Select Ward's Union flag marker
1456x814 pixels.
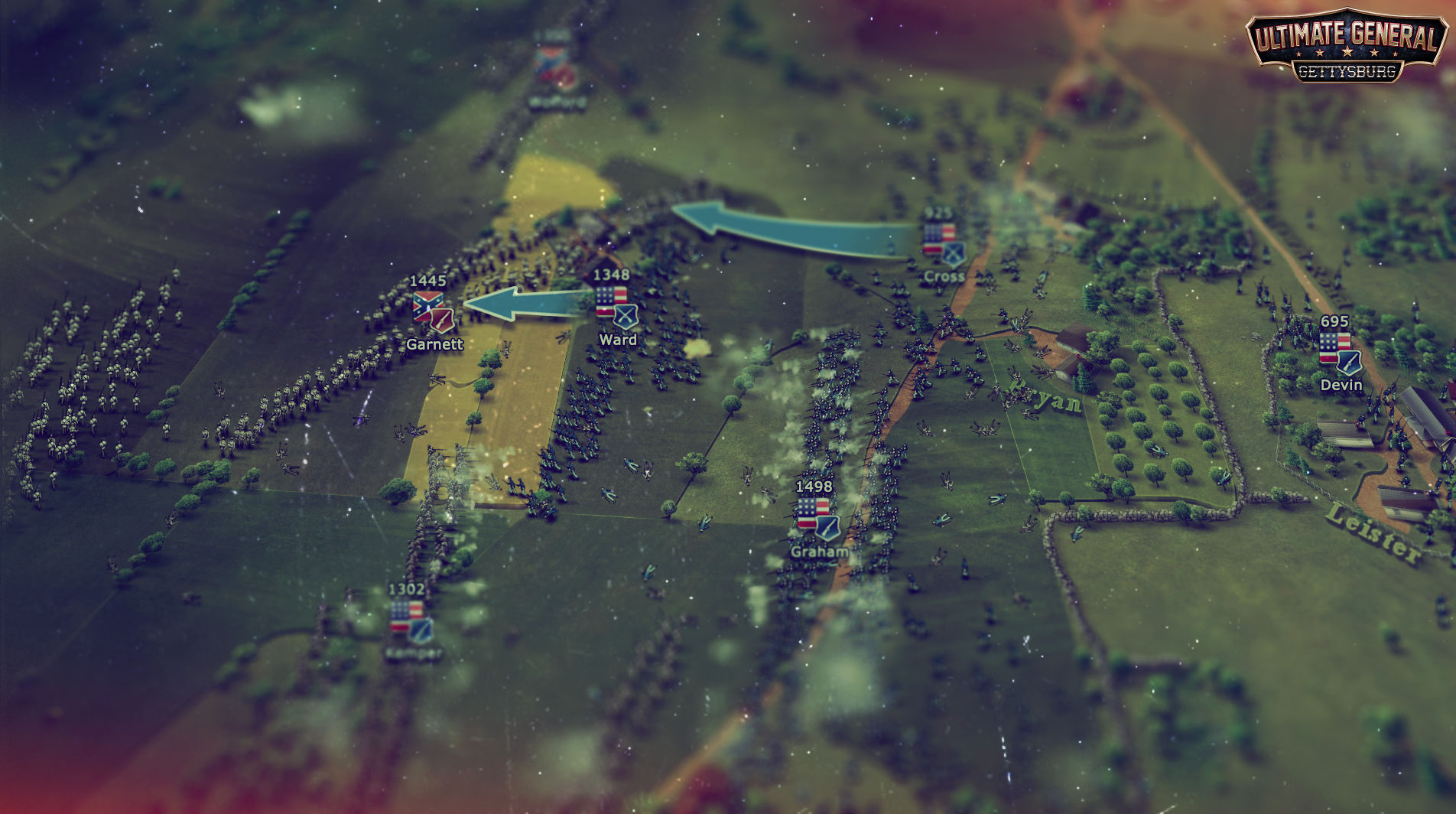610,301
